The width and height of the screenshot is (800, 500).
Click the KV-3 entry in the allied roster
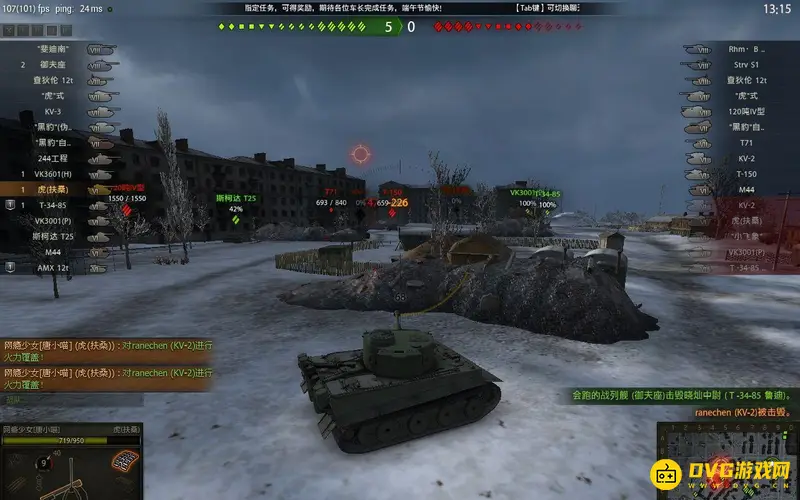[x=54, y=111]
